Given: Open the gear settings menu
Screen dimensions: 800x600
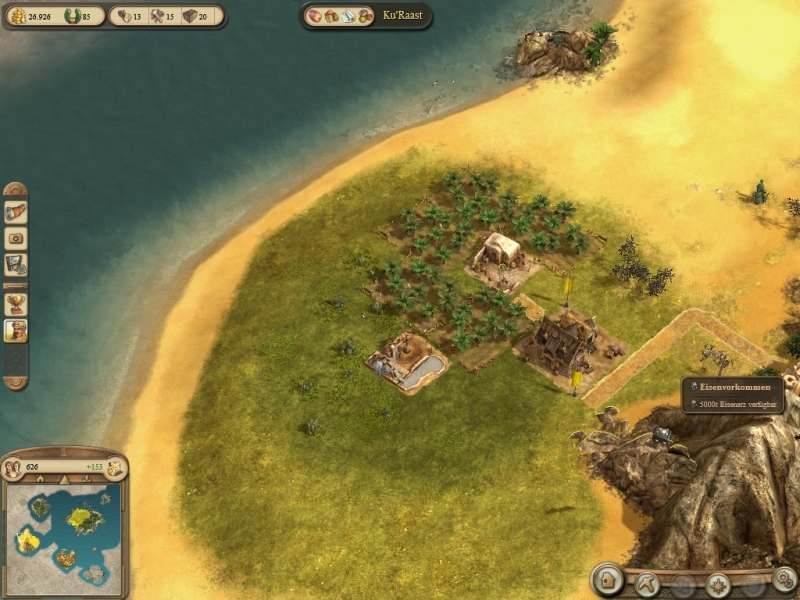Looking at the screenshot, I should [784, 579].
